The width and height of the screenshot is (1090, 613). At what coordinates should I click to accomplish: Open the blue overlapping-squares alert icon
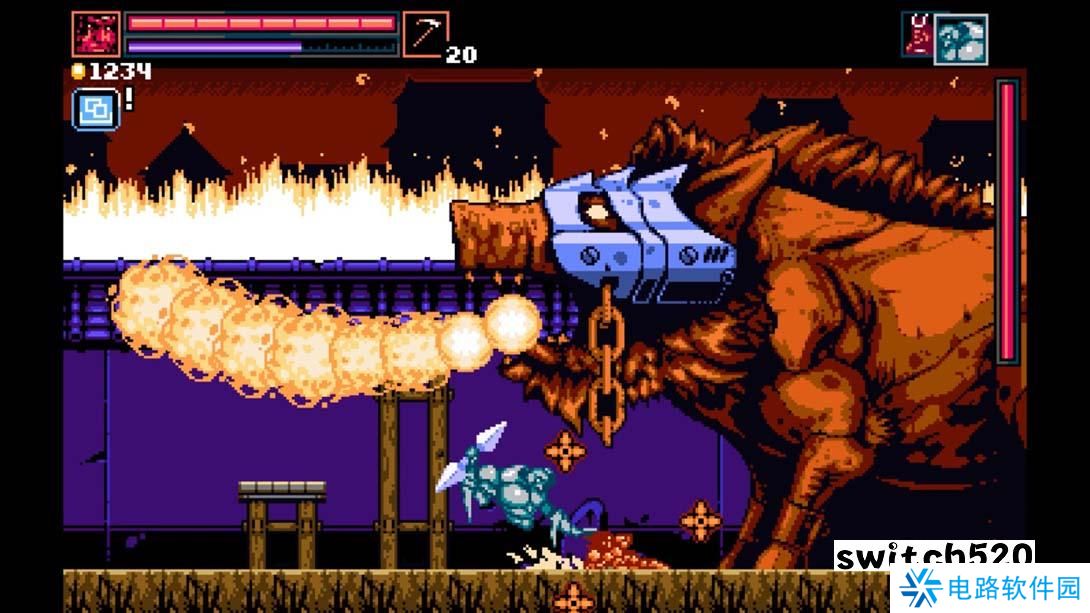coord(96,109)
